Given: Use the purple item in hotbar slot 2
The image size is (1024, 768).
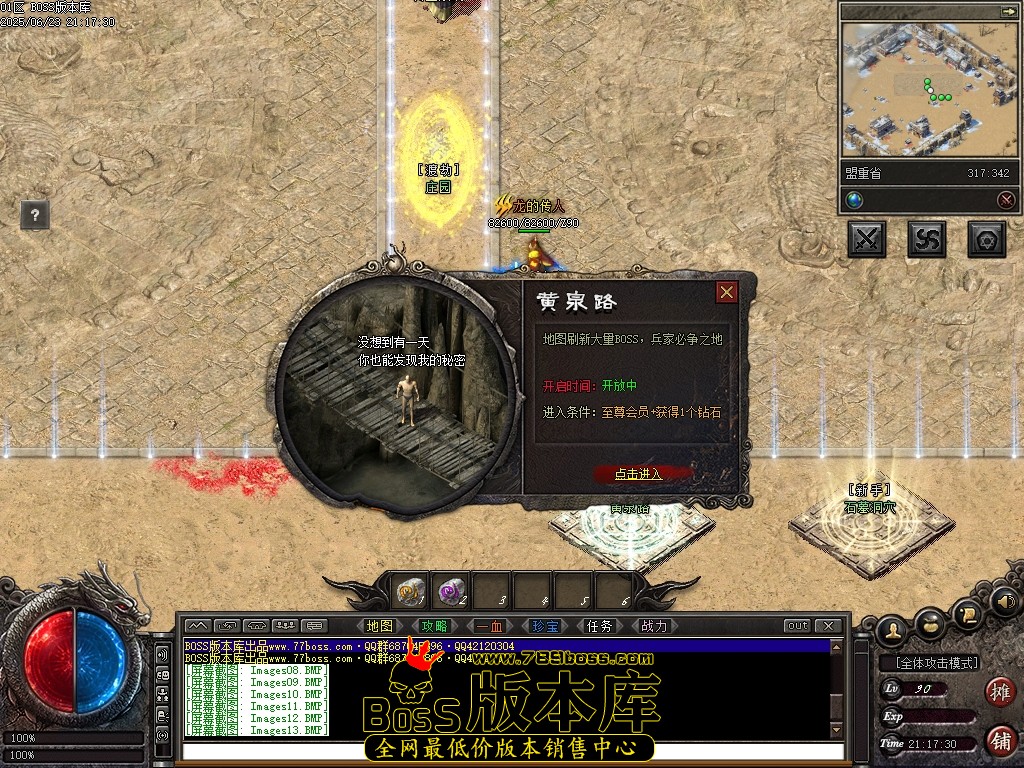Looking at the screenshot, I should 452,591.
